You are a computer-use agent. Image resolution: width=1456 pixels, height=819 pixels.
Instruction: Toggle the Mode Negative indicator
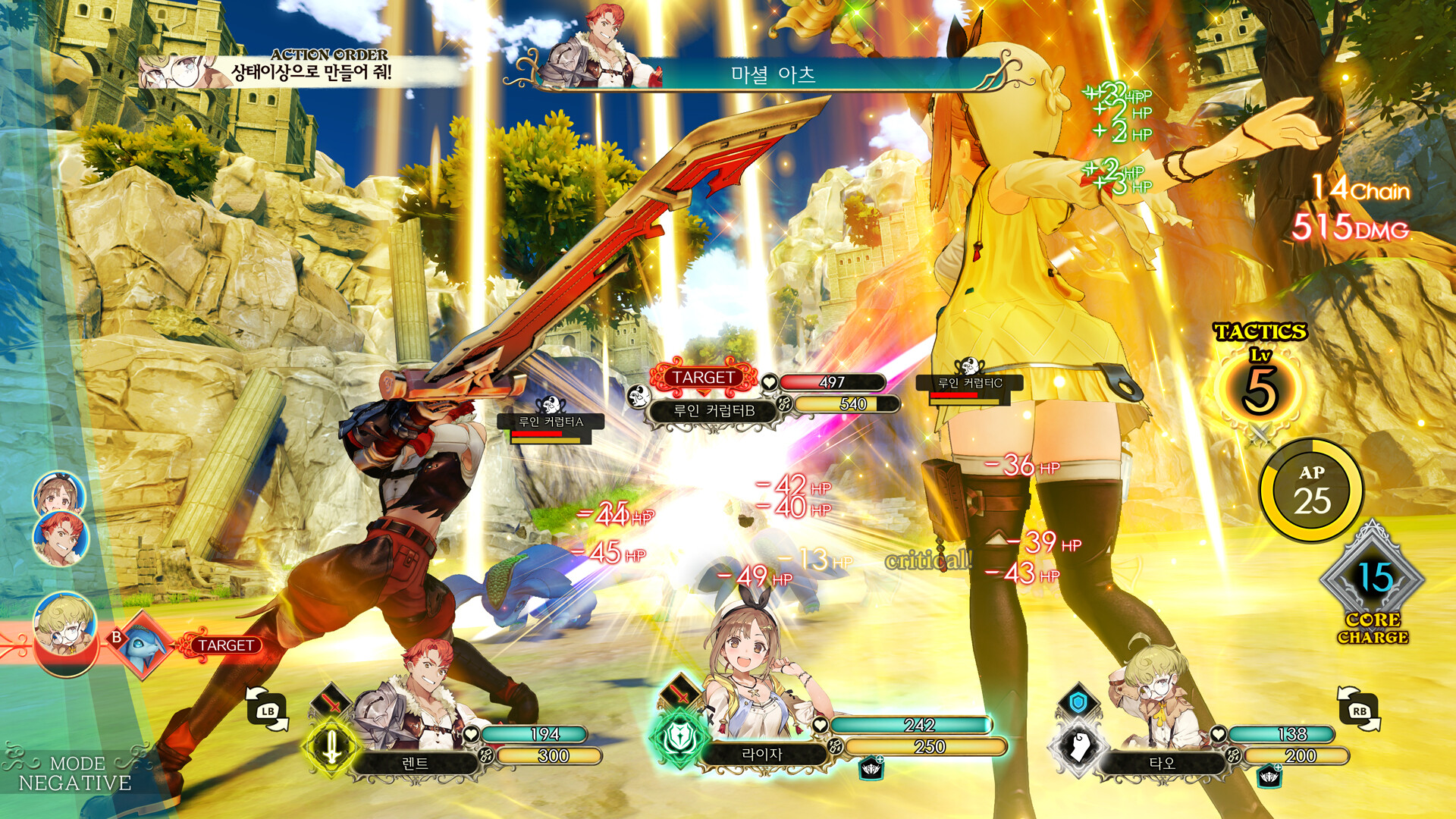(74, 773)
